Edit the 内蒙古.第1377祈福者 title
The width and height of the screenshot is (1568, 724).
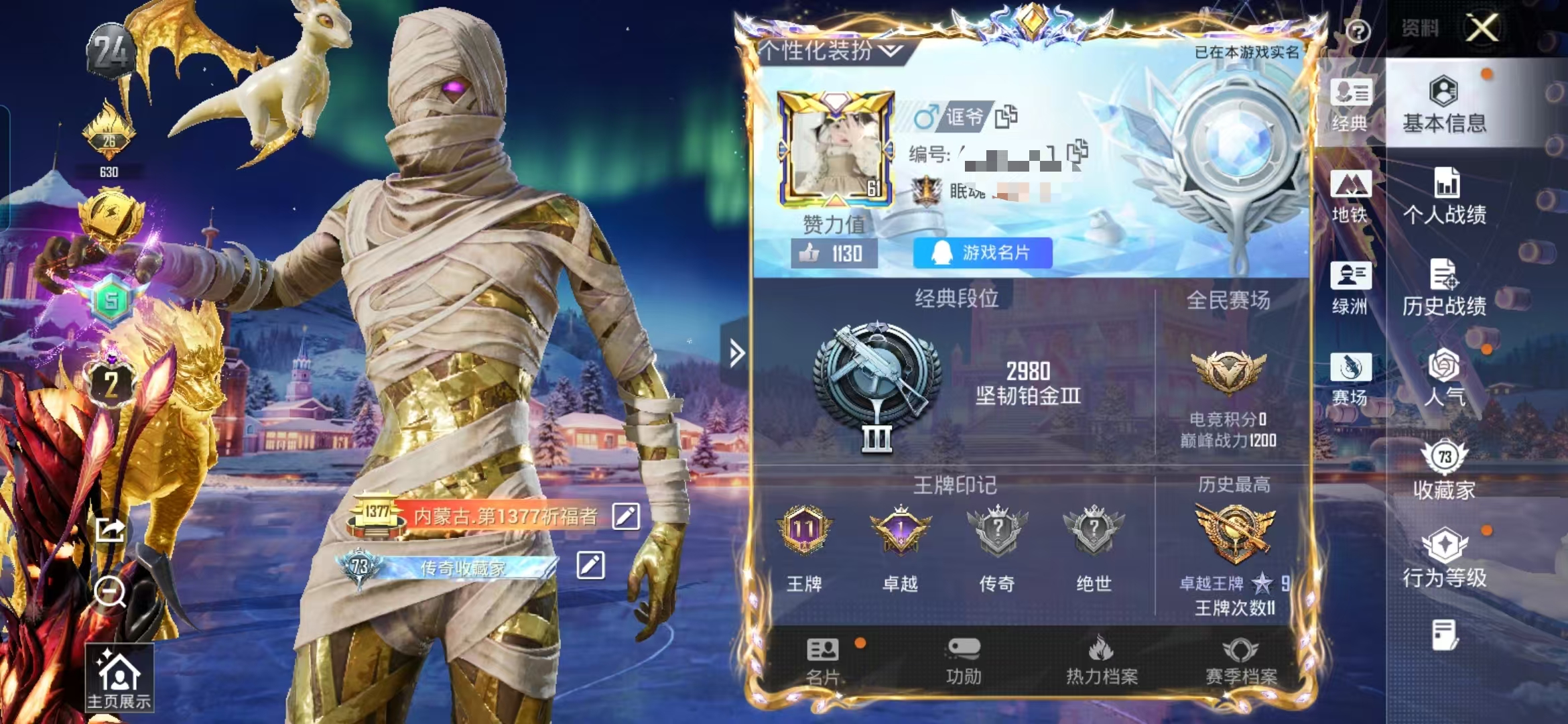(626, 516)
